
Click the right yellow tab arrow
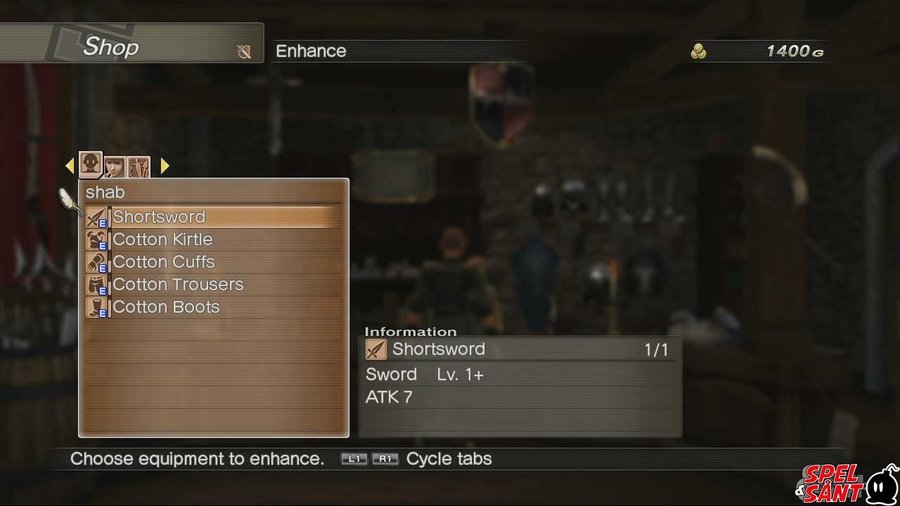click(x=164, y=166)
